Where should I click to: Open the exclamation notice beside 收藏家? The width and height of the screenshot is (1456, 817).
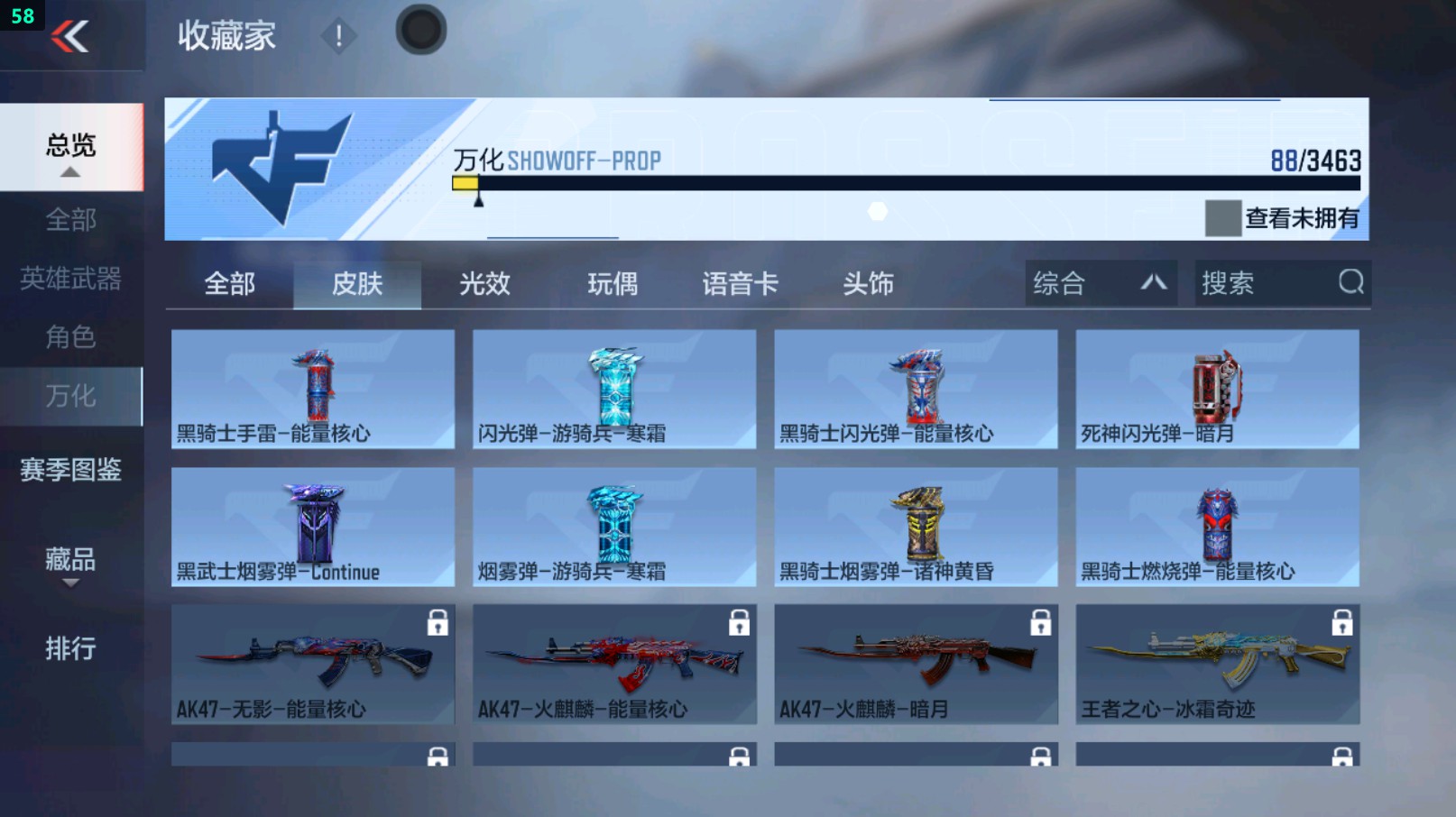point(339,37)
